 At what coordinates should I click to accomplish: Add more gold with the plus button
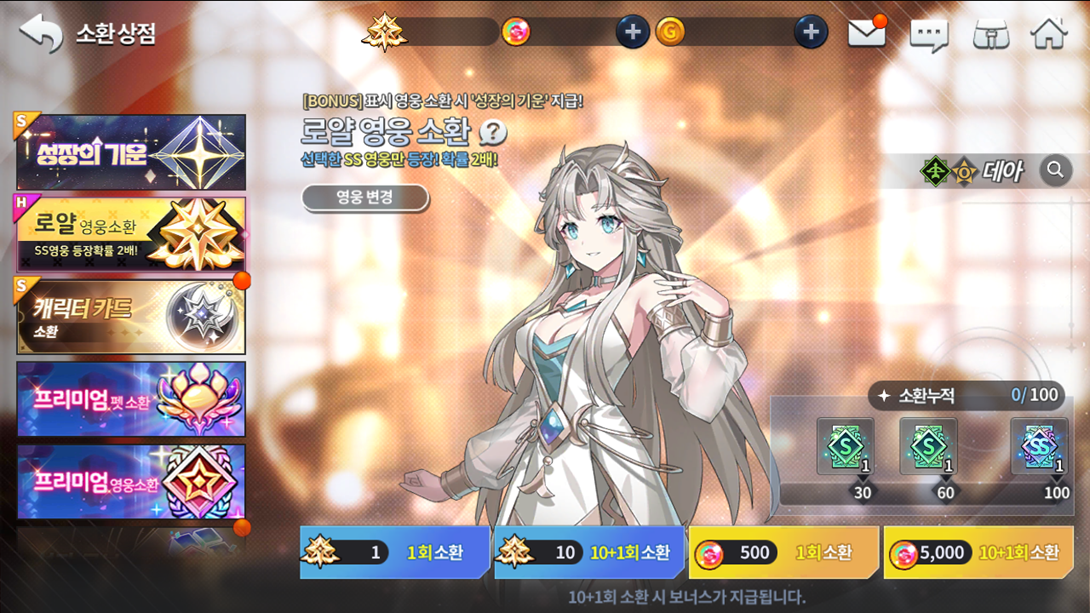810,32
